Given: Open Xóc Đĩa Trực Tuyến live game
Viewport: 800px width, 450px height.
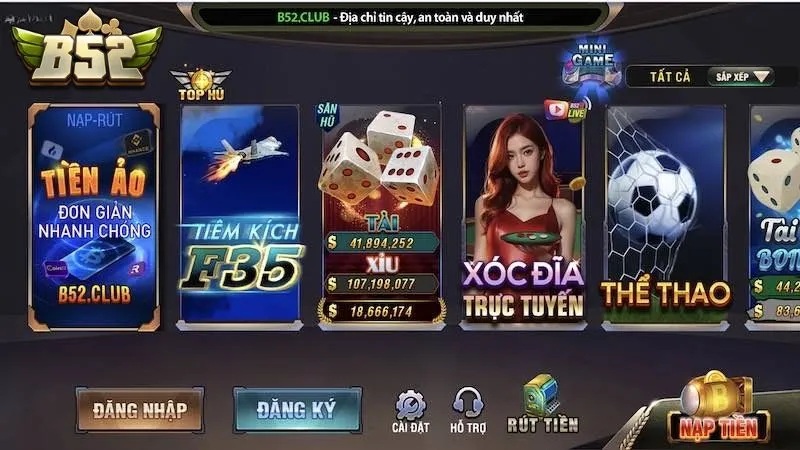Looking at the screenshot, I should coord(523,216).
